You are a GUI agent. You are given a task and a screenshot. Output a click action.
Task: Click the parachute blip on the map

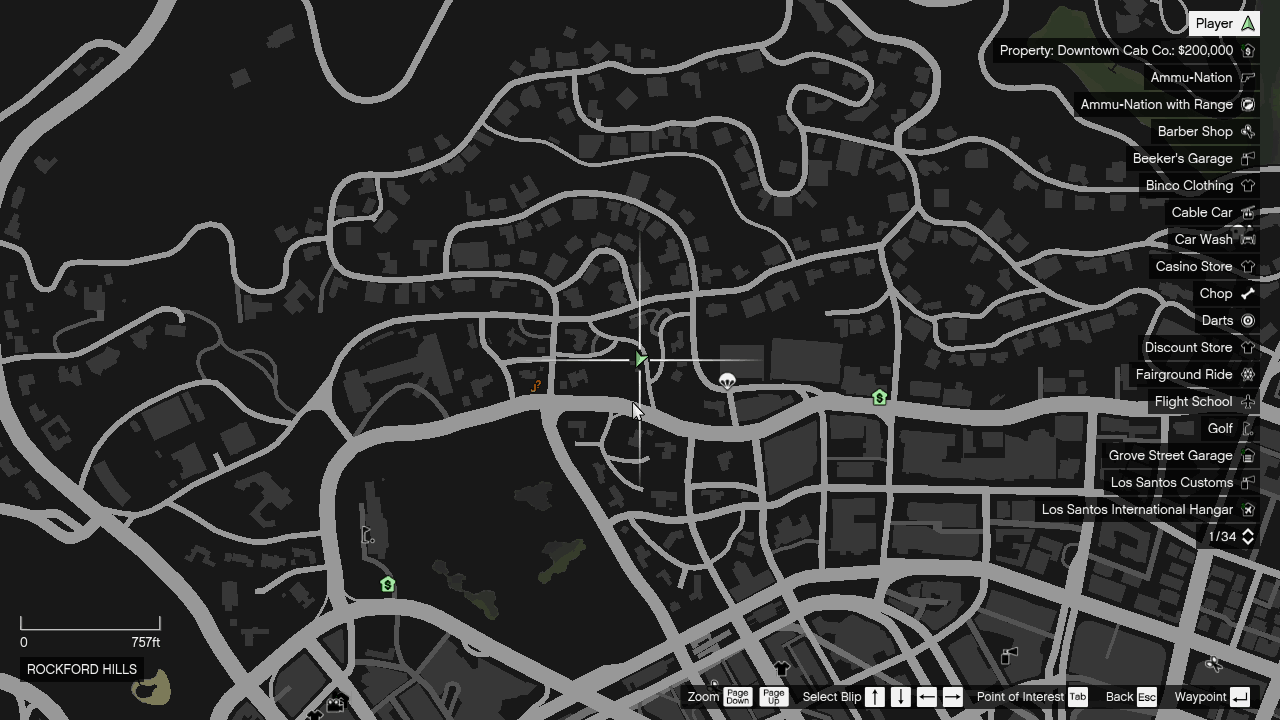[728, 381]
